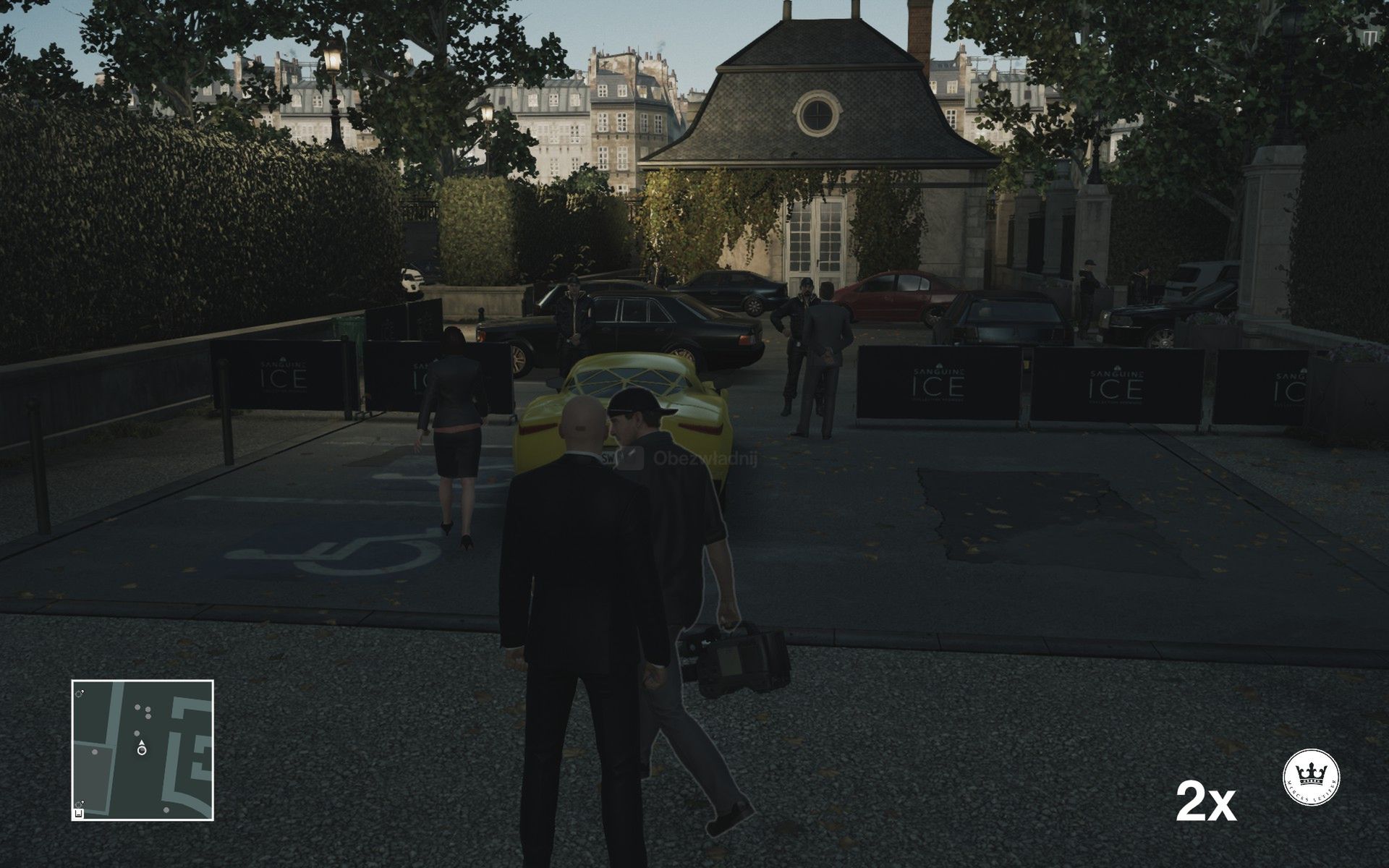Click the topmost NPC dot on the minimap
The width and height of the screenshot is (1389, 868).
click(x=137, y=707)
